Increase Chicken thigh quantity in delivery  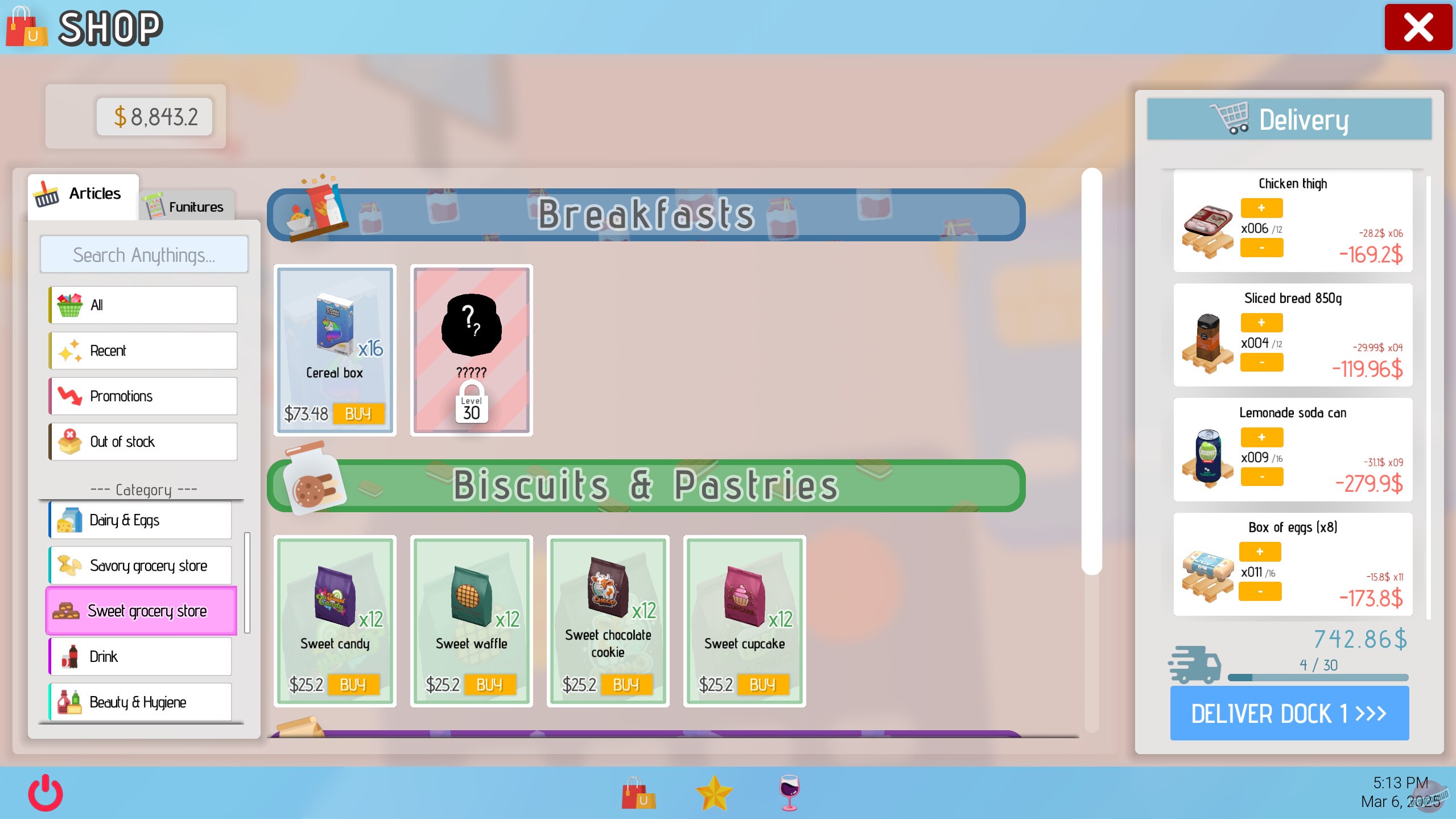(1262, 208)
